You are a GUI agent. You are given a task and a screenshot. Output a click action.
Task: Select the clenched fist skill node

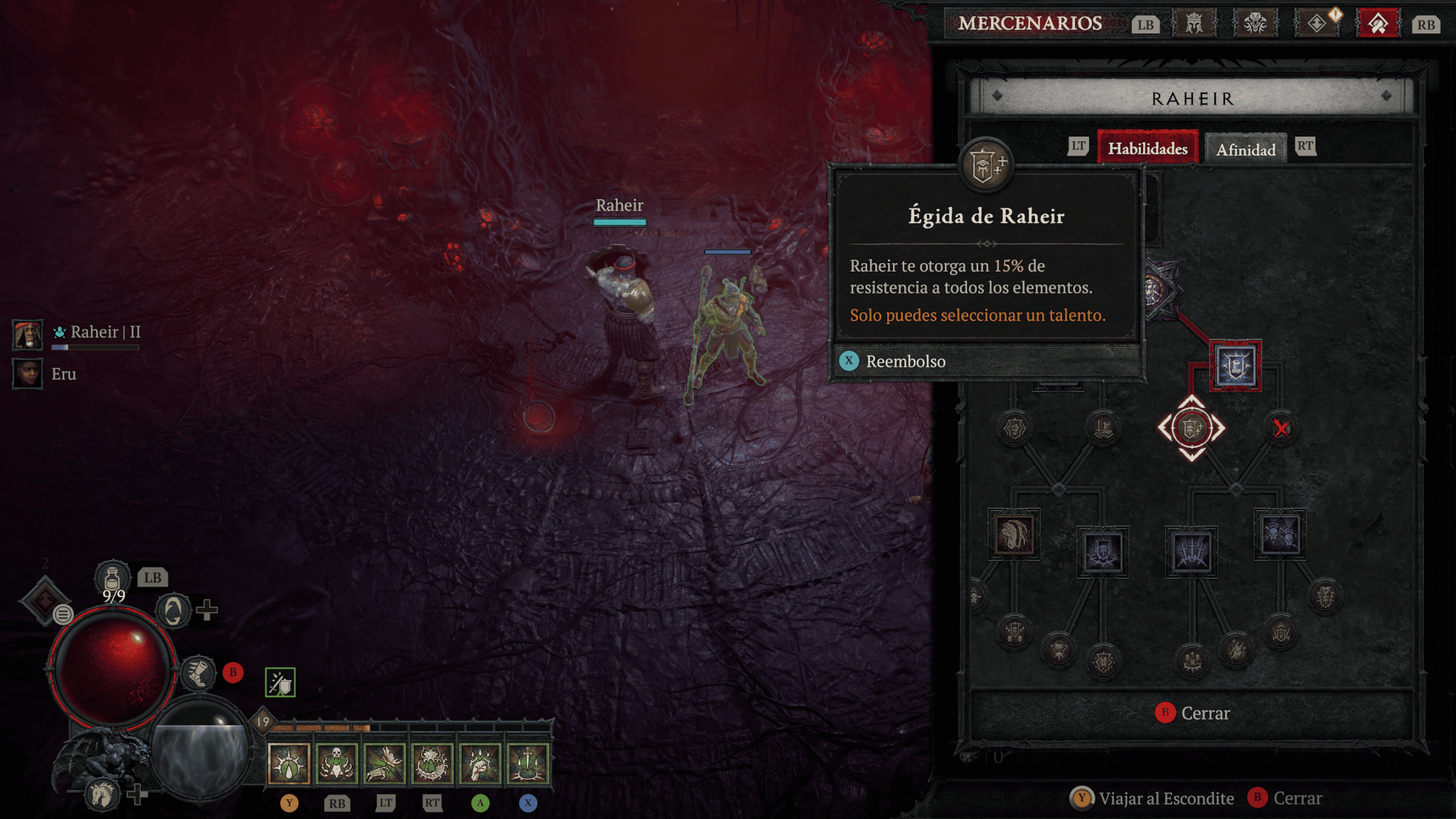click(x=1014, y=535)
